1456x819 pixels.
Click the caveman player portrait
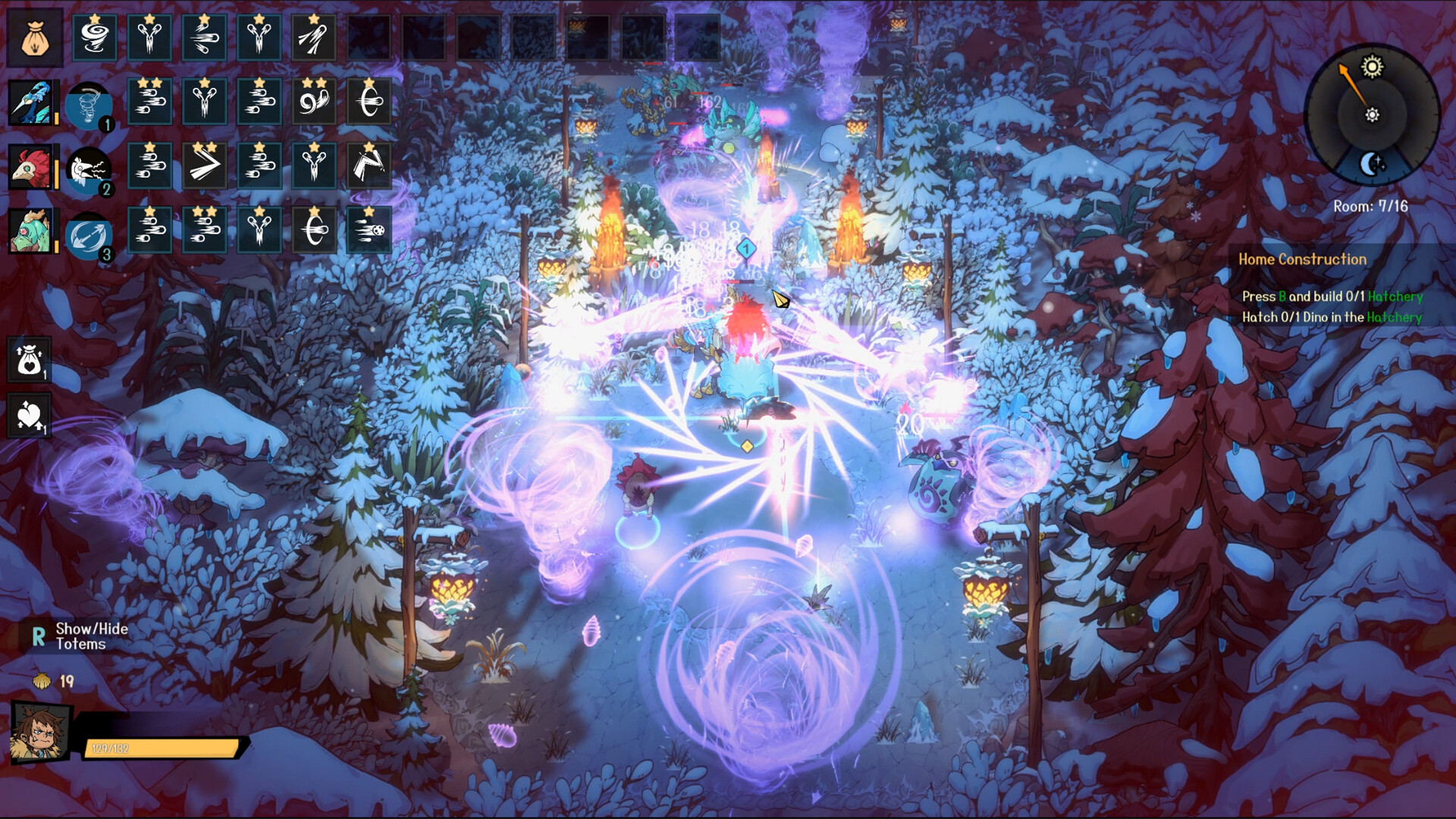(x=39, y=733)
